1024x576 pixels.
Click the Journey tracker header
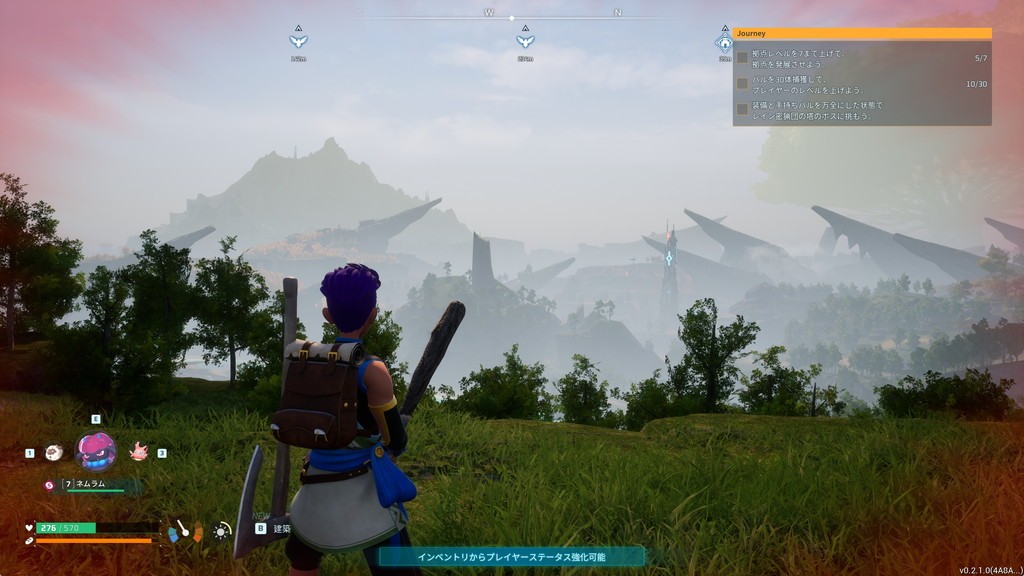(x=861, y=33)
